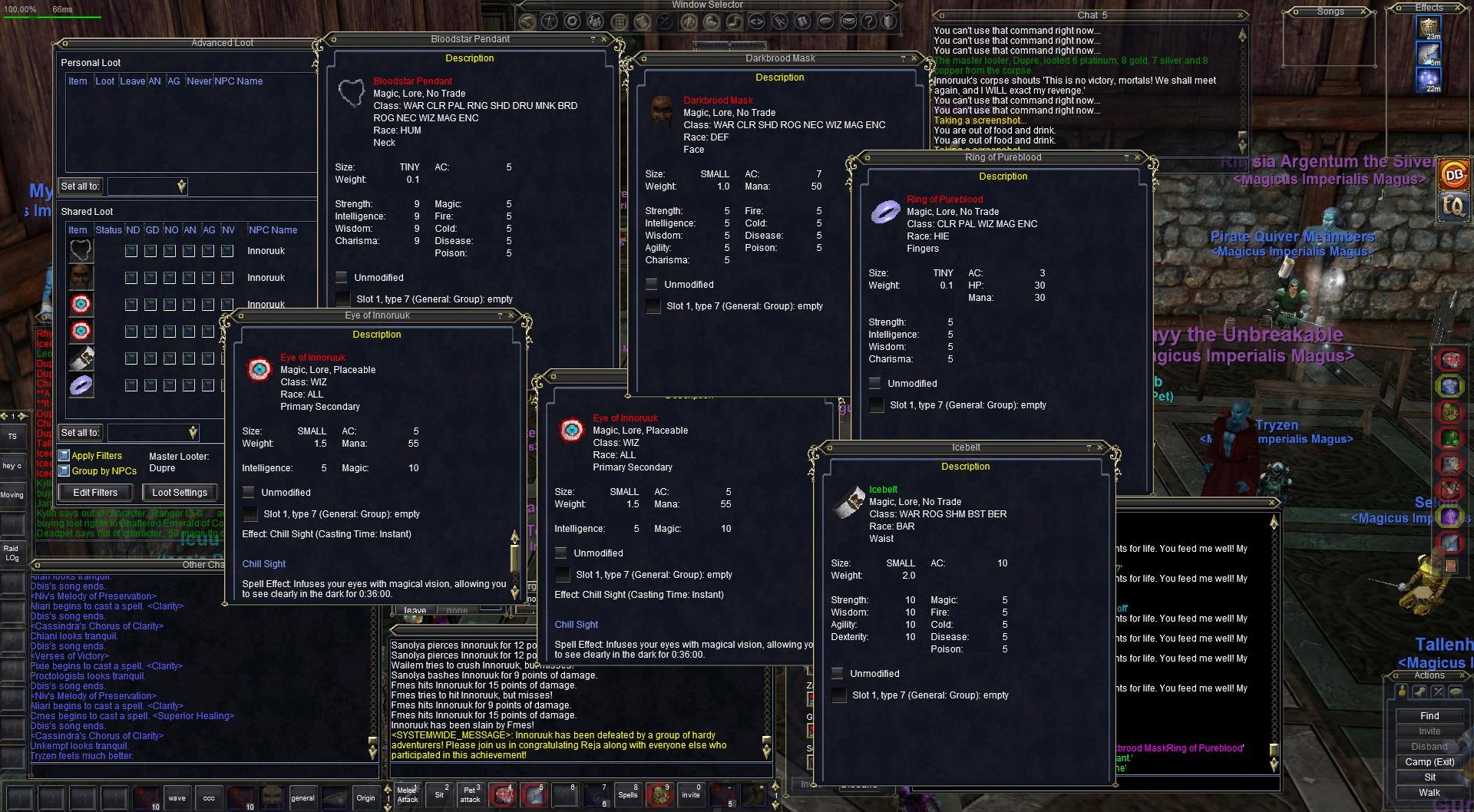Toggle the Apply Filters checkbox
This screenshot has width=1474, height=812.
pyautogui.click(x=64, y=456)
